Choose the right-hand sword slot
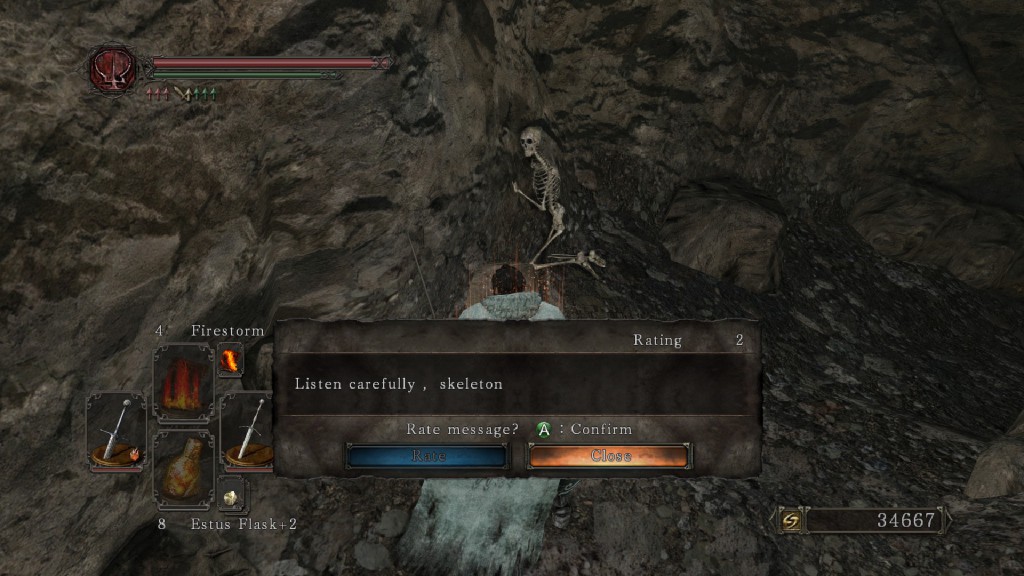 246,432
